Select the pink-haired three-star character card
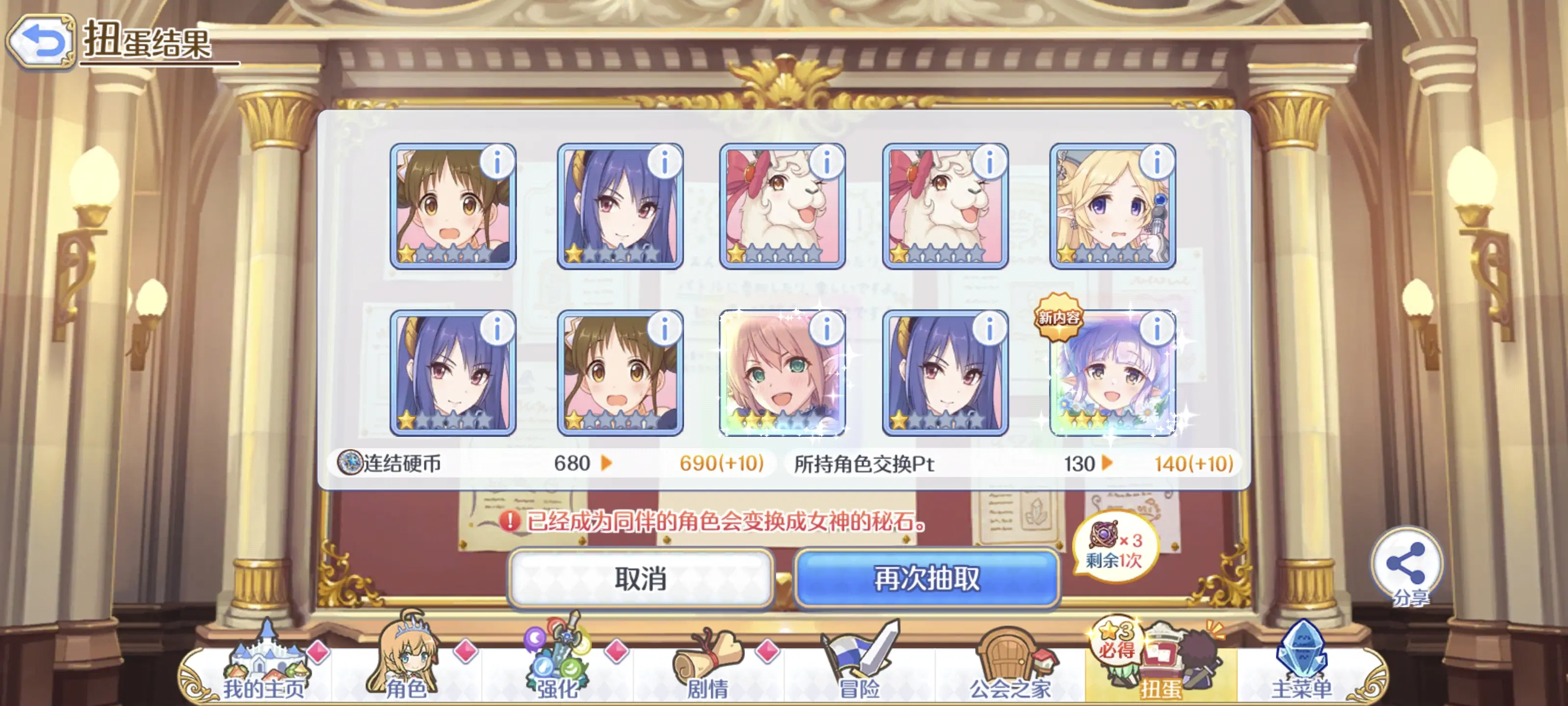This screenshot has width=1568, height=706. [774, 381]
